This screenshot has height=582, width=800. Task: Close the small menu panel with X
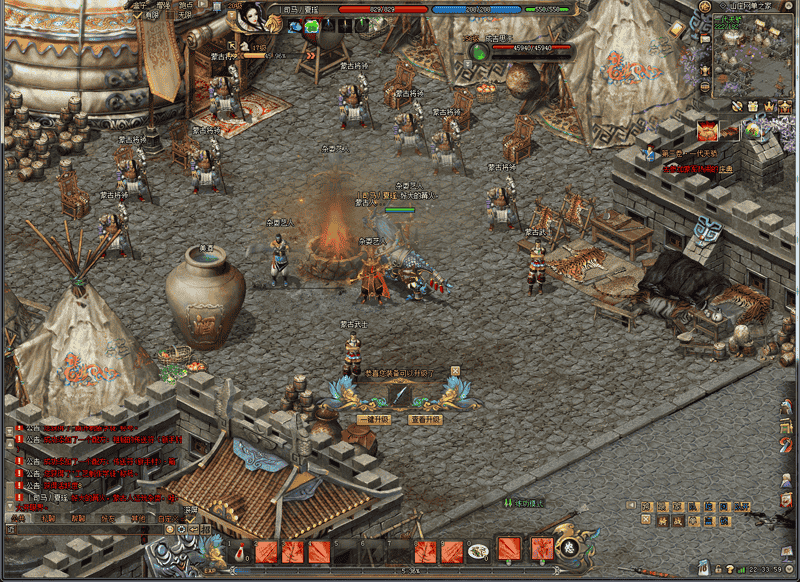coord(646,520)
